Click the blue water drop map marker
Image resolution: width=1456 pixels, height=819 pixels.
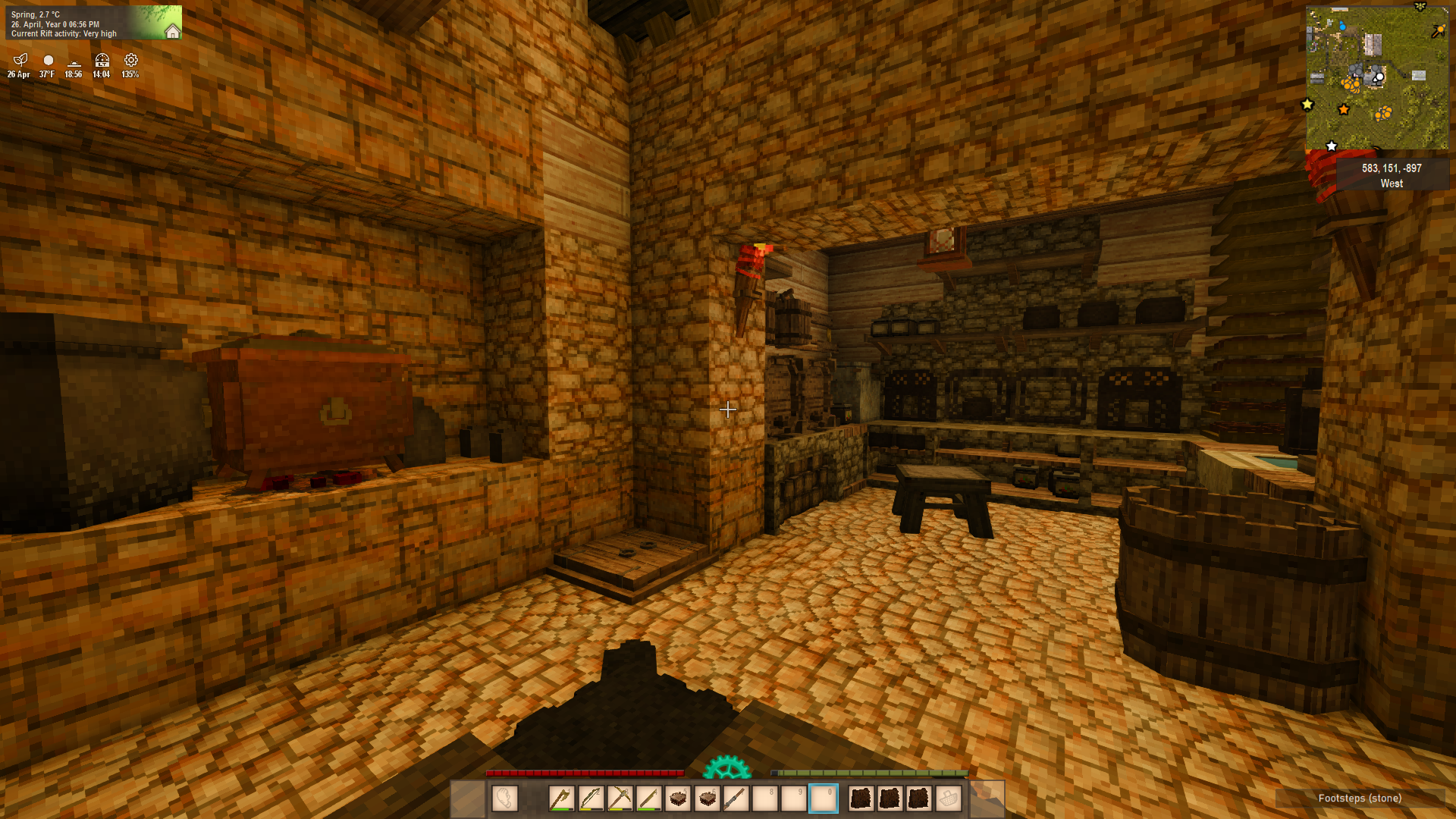[x=1342, y=27]
